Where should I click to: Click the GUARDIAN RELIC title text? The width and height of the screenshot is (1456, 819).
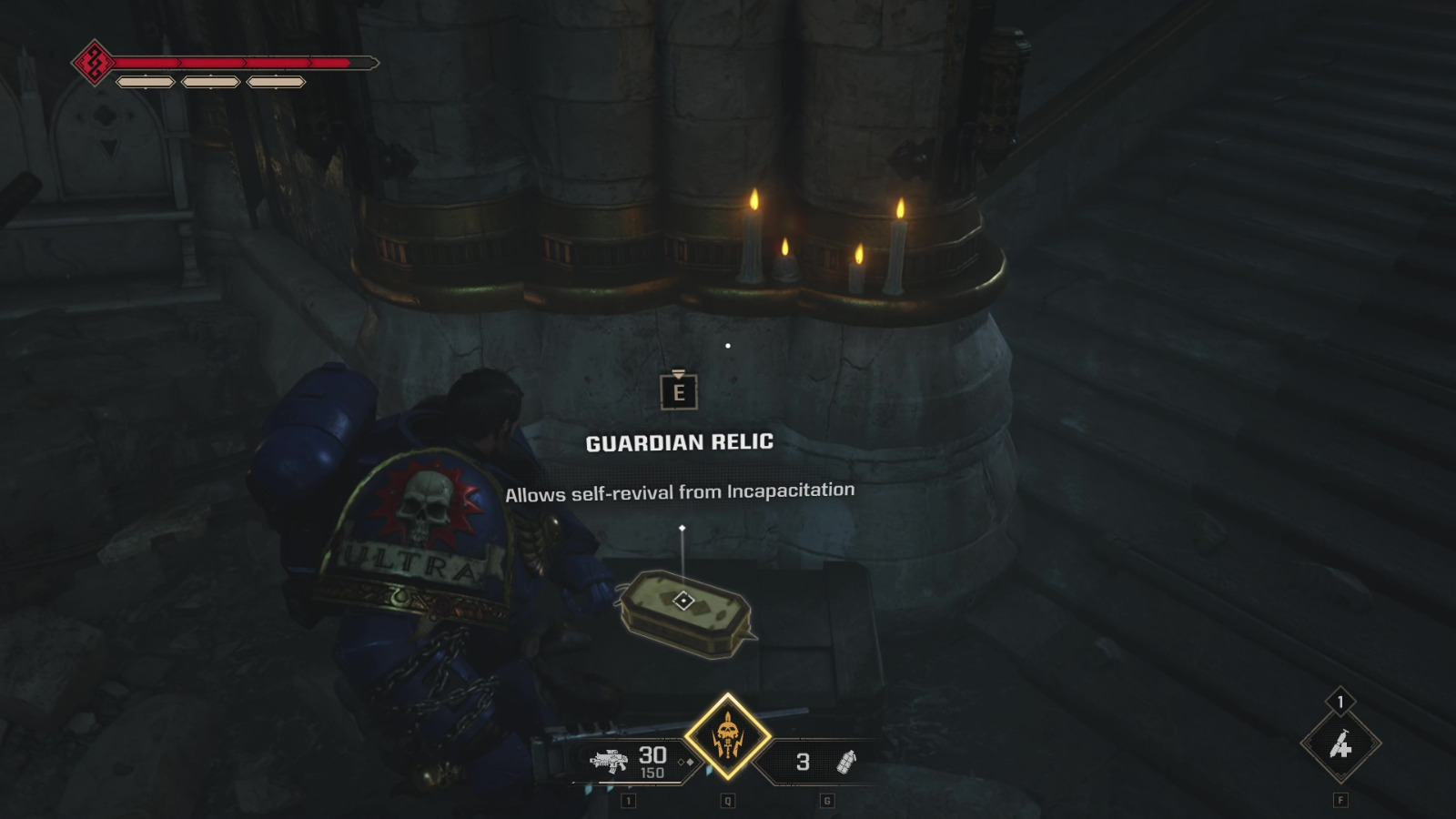tap(677, 443)
